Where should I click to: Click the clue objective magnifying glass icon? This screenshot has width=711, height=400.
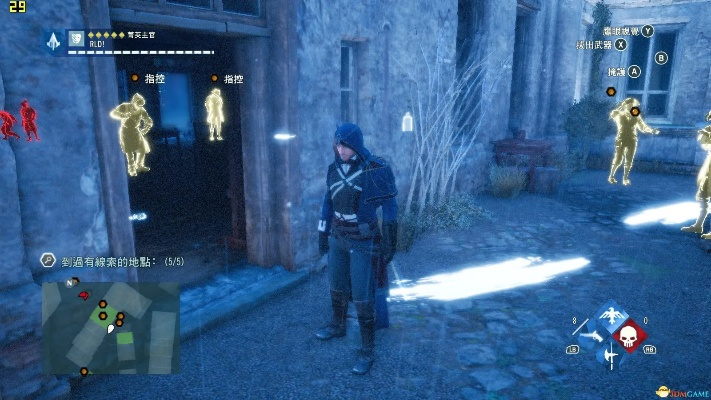click(48, 260)
